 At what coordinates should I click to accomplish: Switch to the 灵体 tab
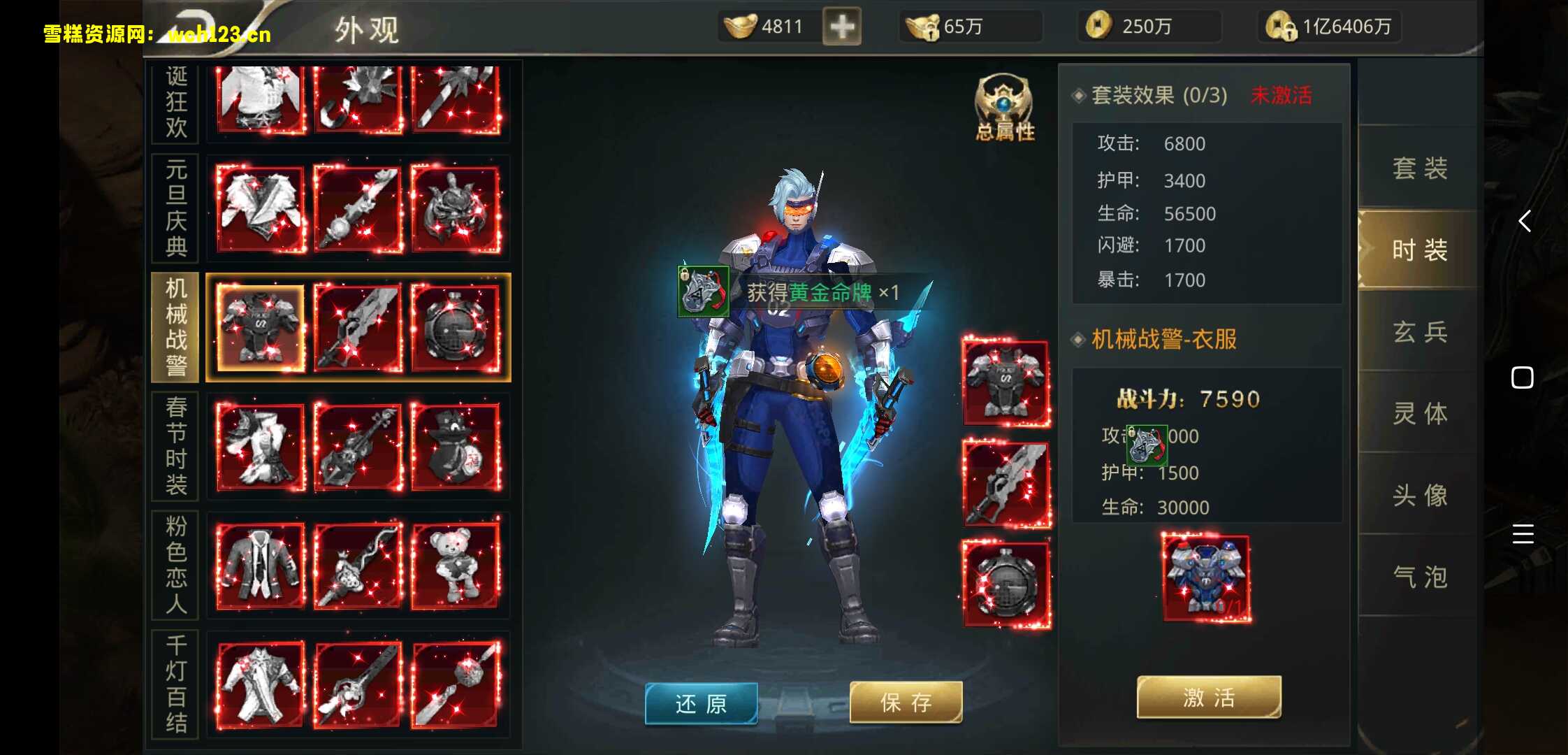point(1419,413)
